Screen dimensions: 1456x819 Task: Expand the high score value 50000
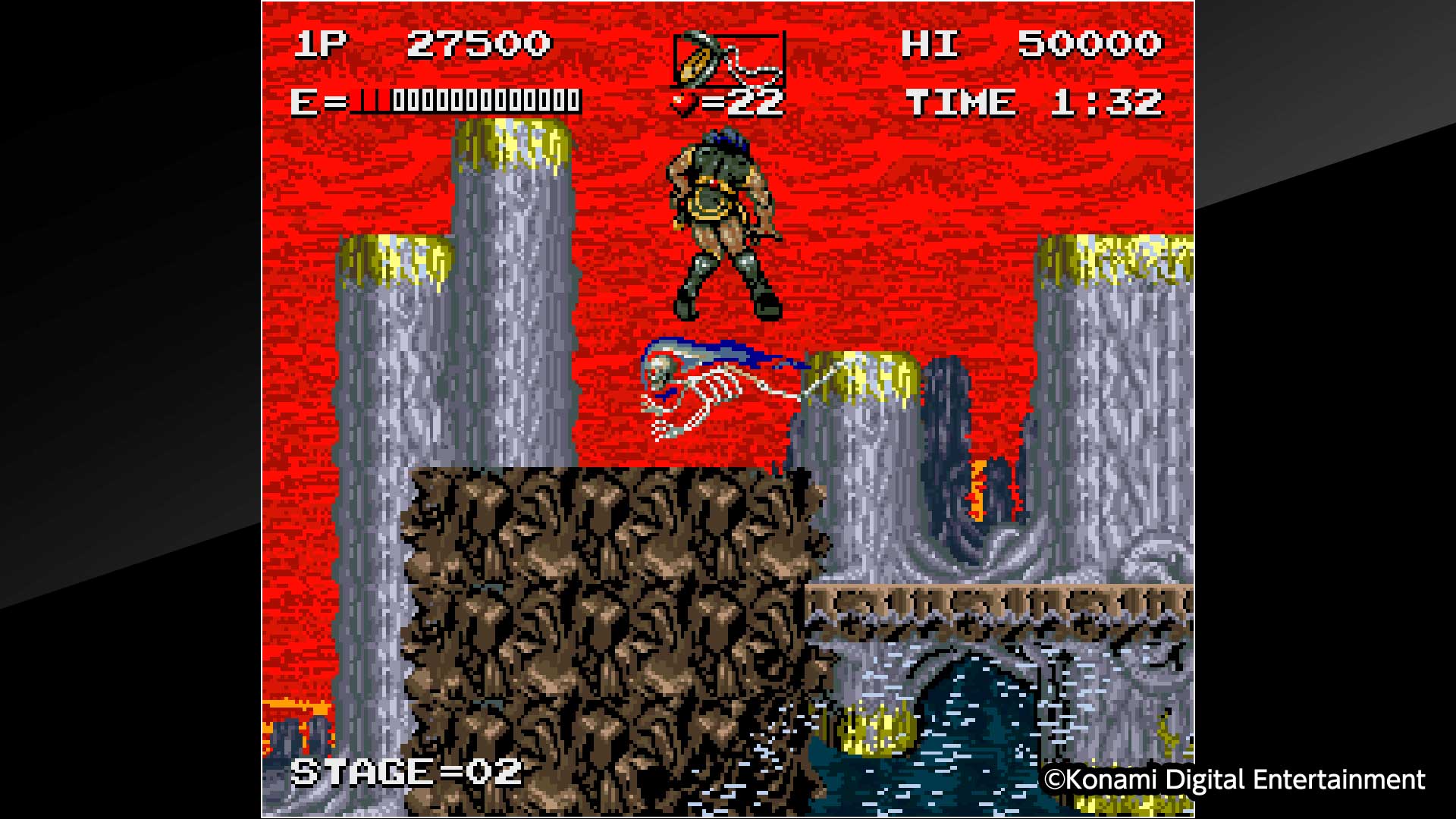1092,43
